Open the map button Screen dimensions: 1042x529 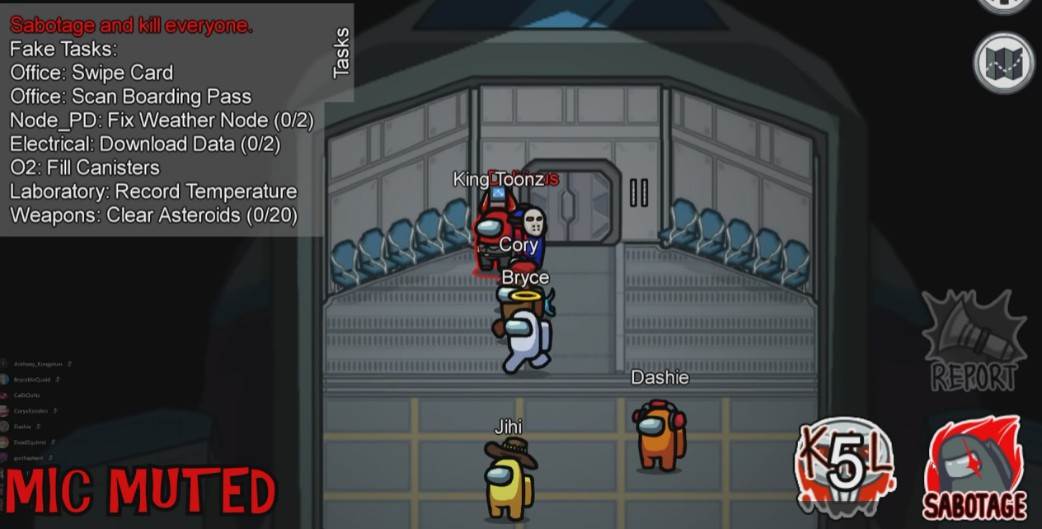point(1002,64)
